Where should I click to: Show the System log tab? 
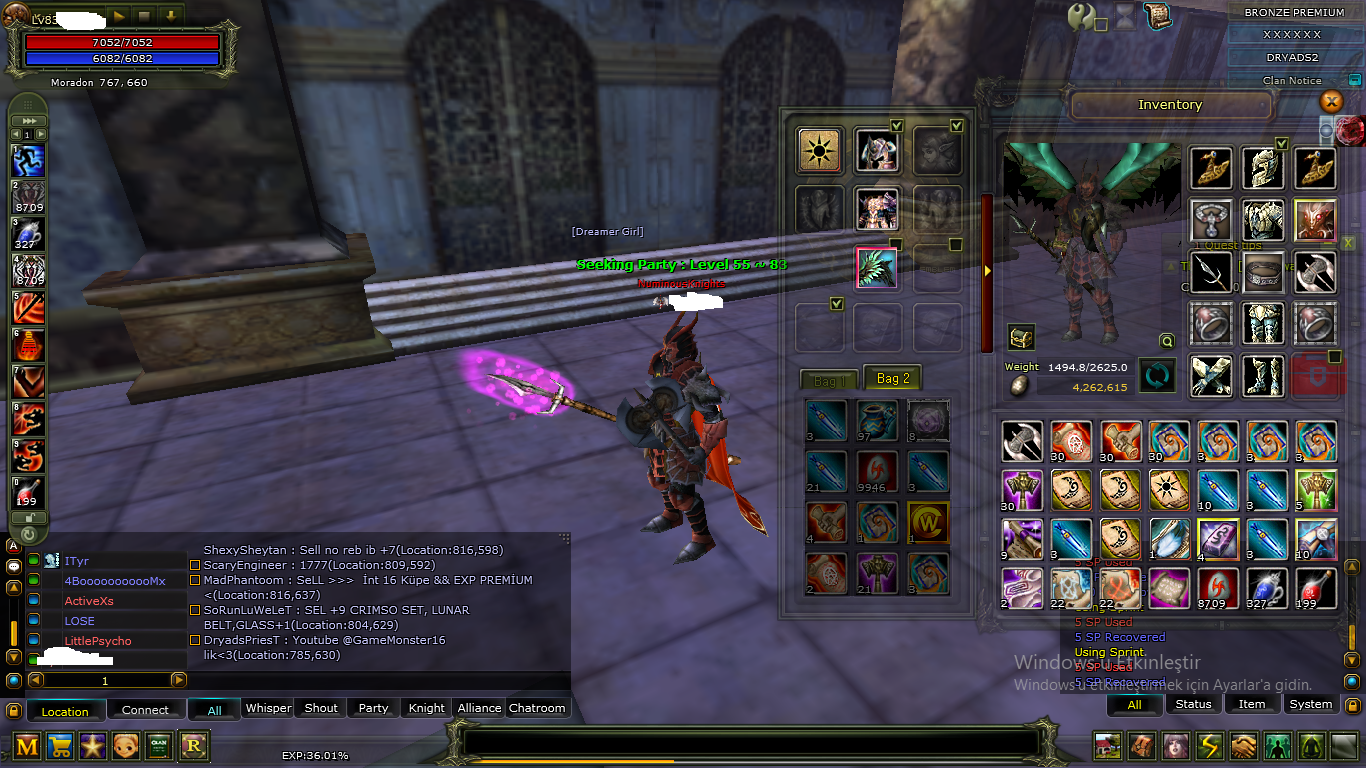[x=1310, y=704]
